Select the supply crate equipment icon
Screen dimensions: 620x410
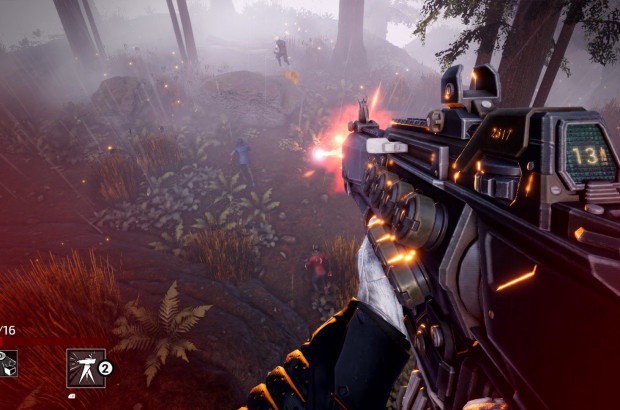7,364
